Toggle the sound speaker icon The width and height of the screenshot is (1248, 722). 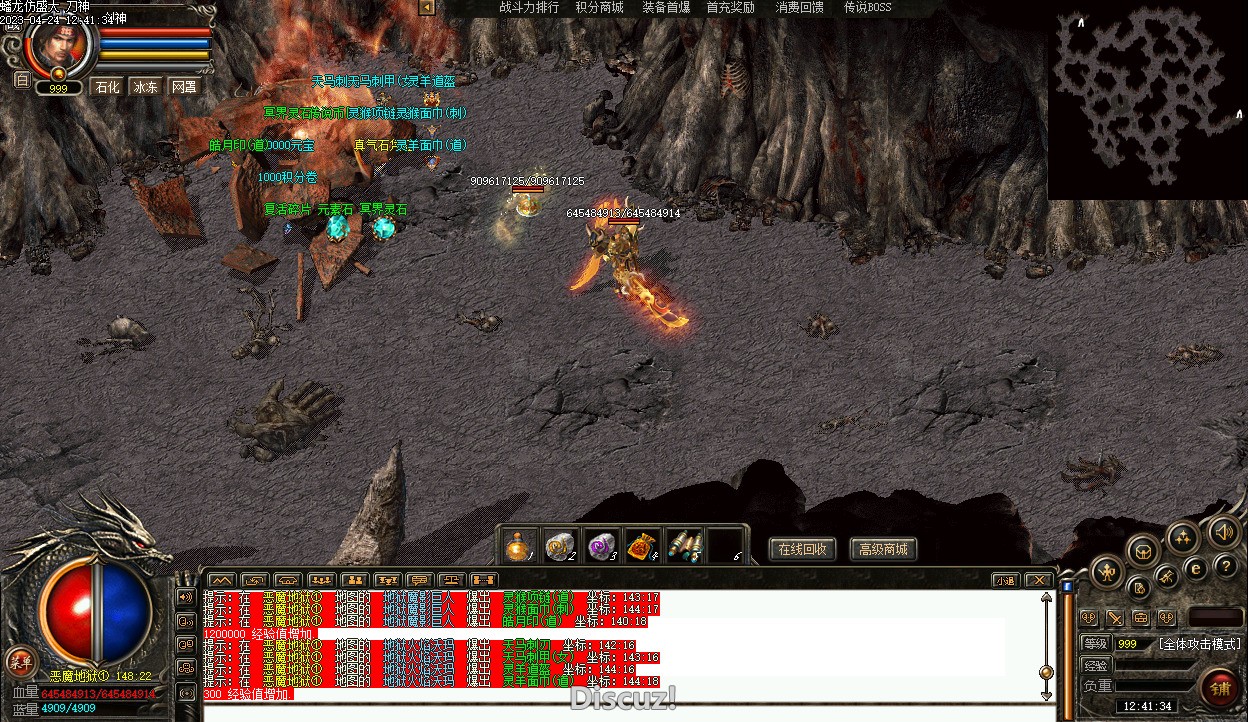pos(1223,531)
